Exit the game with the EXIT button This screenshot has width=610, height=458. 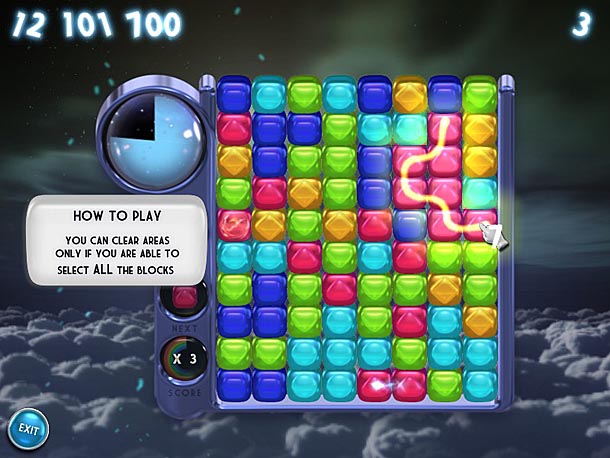[x=29, y=429]
